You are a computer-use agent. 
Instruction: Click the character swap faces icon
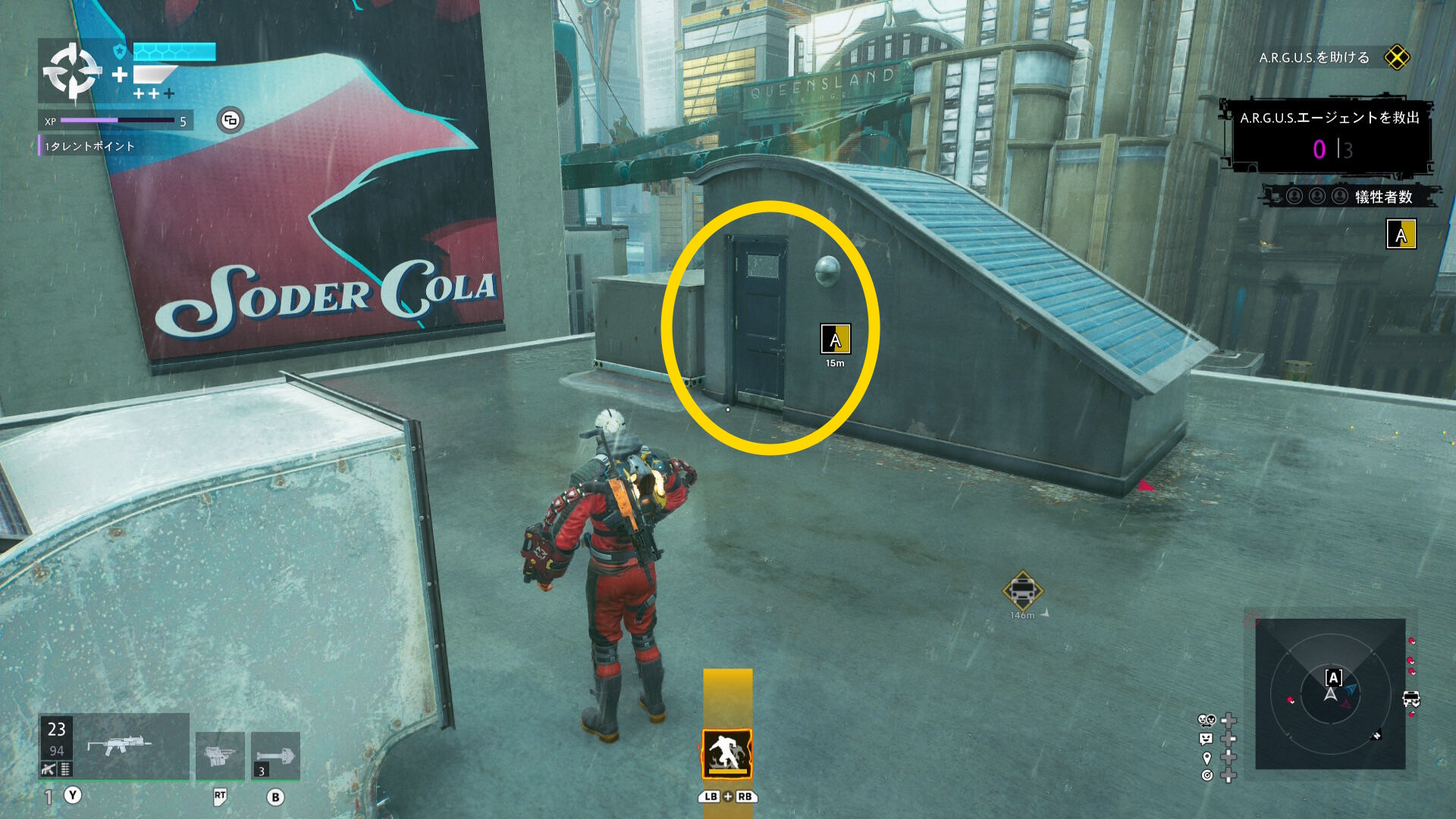(1207, 720)
